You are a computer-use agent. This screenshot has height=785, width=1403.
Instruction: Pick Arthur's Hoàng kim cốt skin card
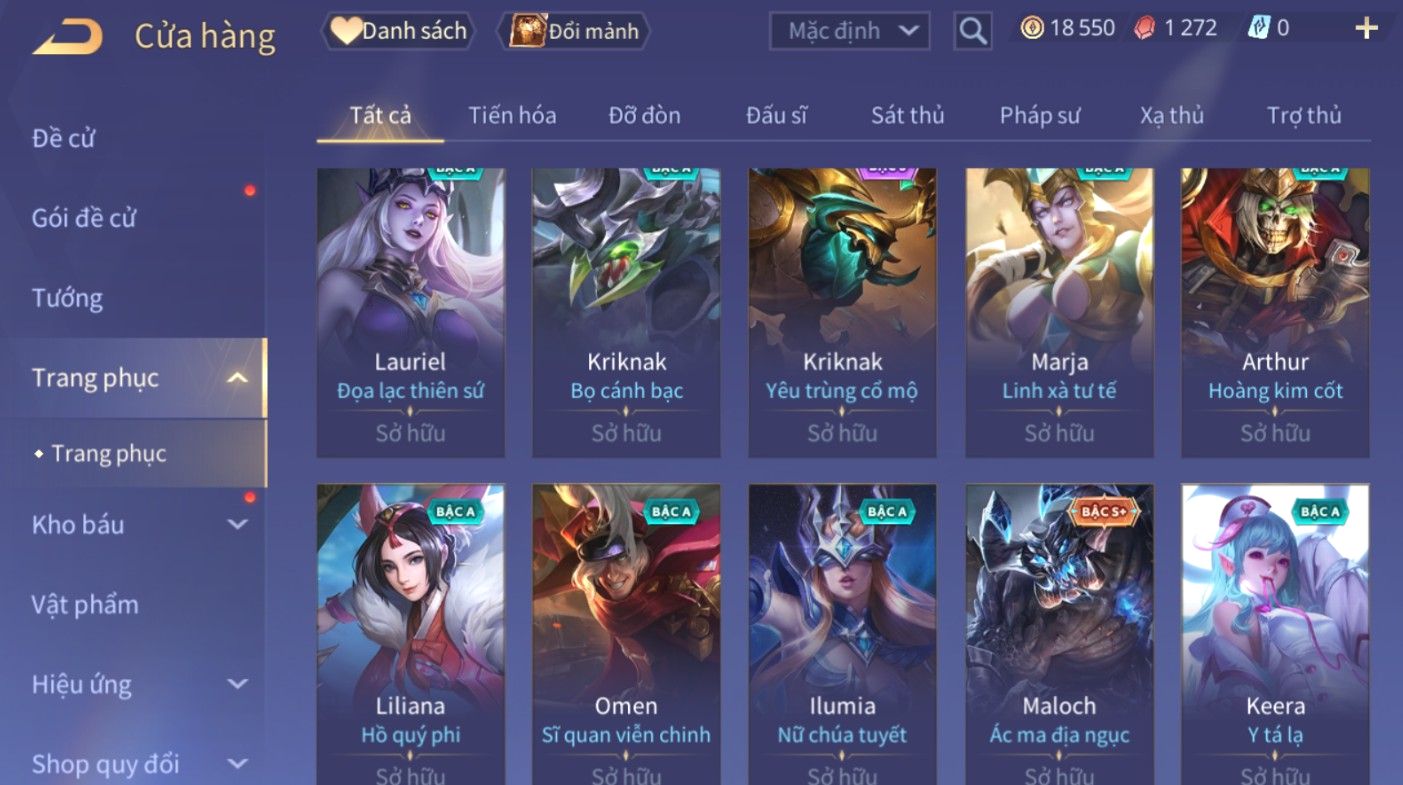(x=1275, y=312)
